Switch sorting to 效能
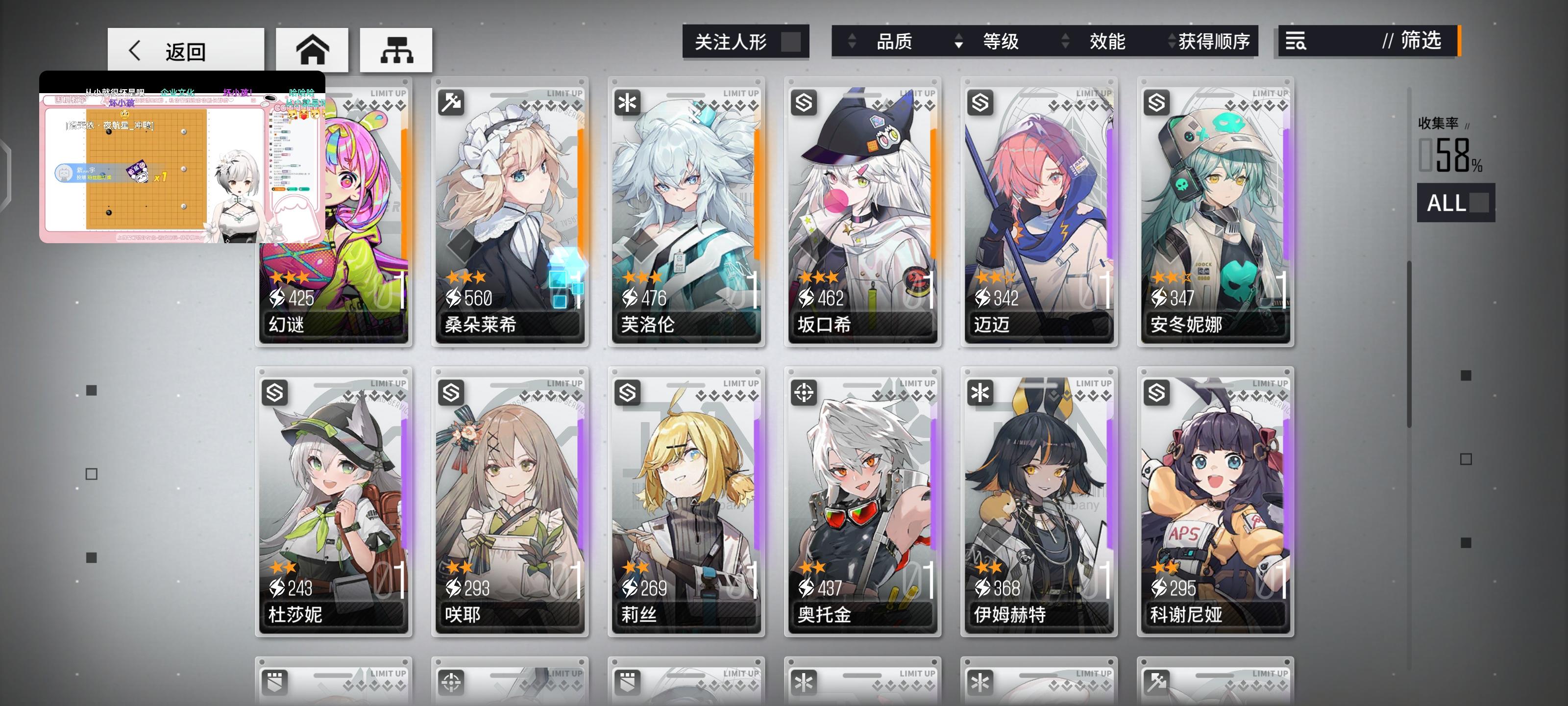 [x=1107, y=41]
